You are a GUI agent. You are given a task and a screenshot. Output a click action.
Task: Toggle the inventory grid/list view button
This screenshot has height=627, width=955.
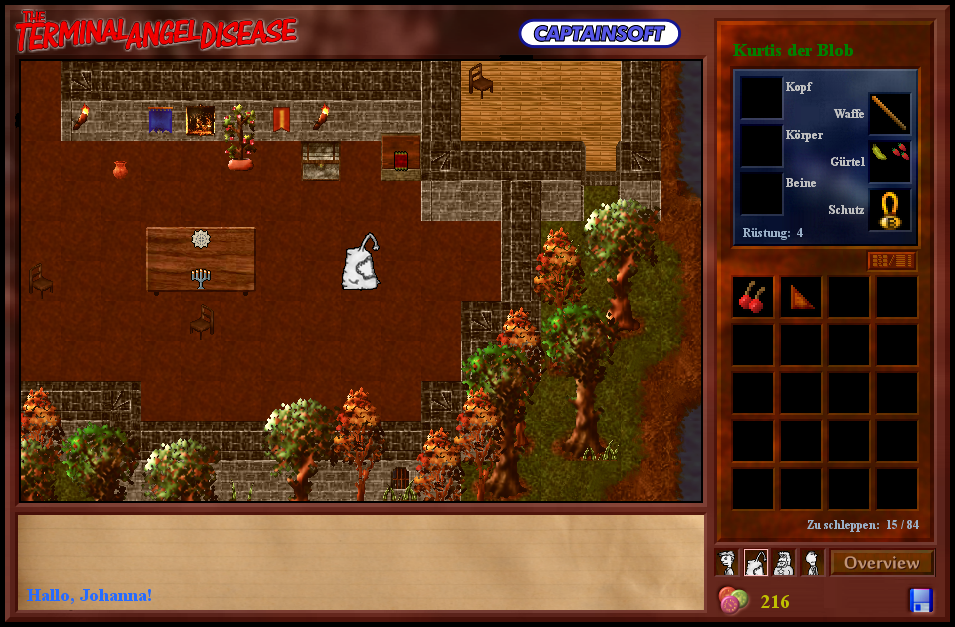point(891,261)
